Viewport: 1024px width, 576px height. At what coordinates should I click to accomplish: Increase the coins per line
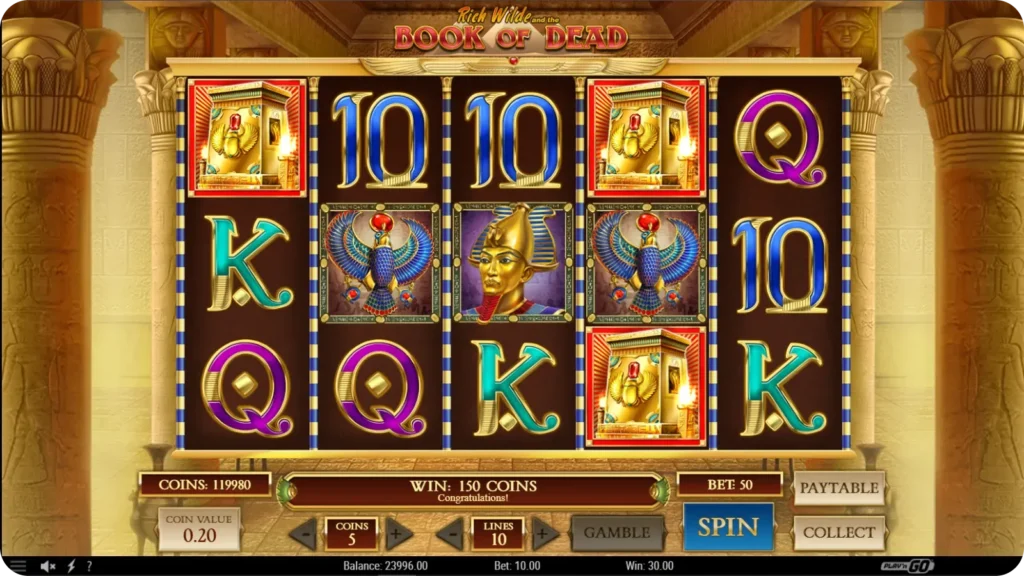(399, 533)
